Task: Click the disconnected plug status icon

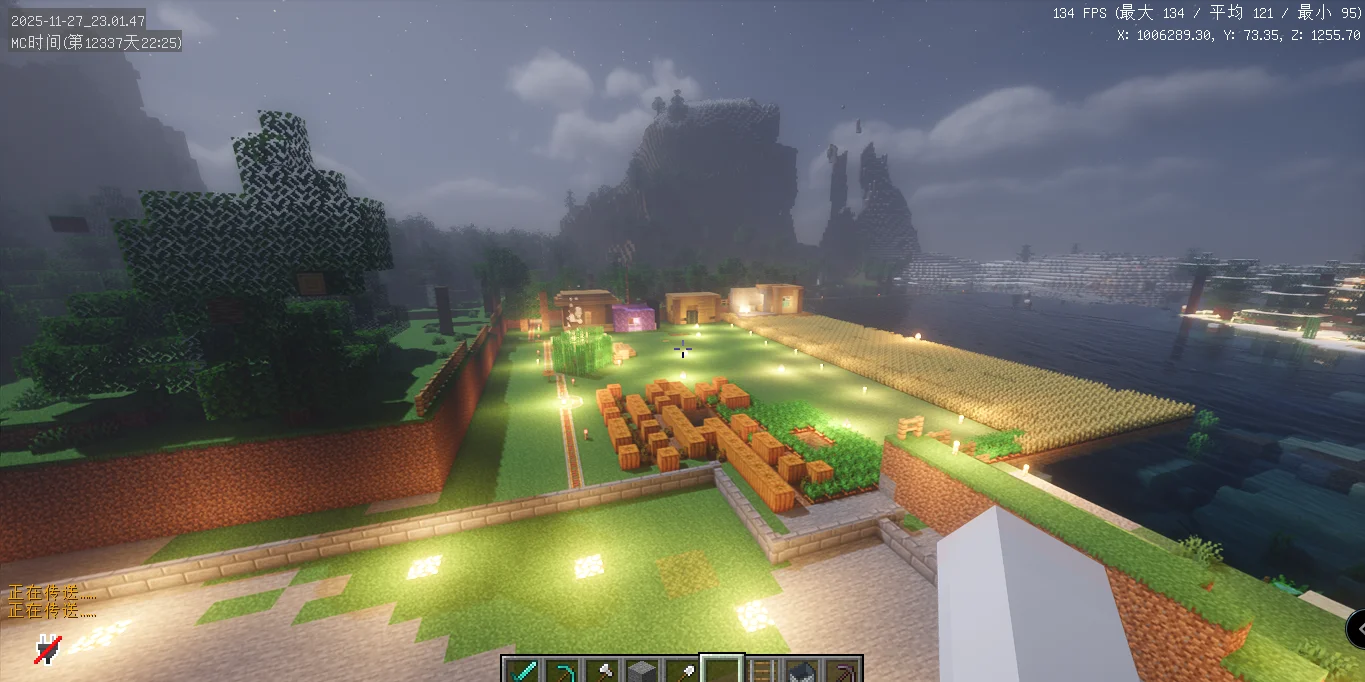Action: point(47,649)
